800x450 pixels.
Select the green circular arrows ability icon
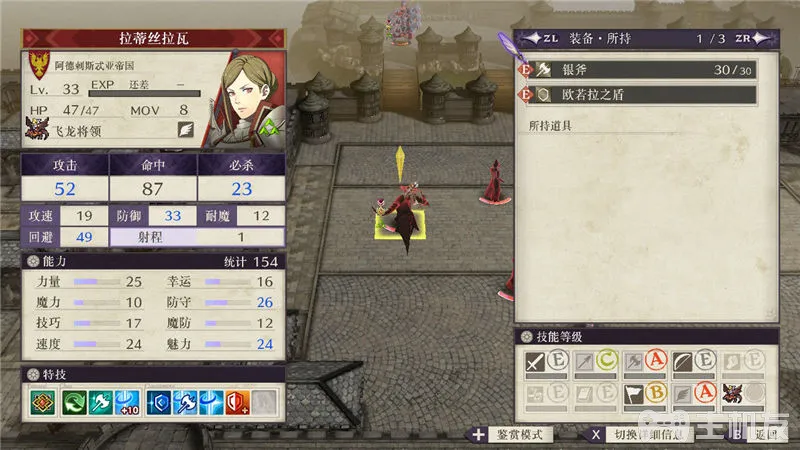[77, 402]
